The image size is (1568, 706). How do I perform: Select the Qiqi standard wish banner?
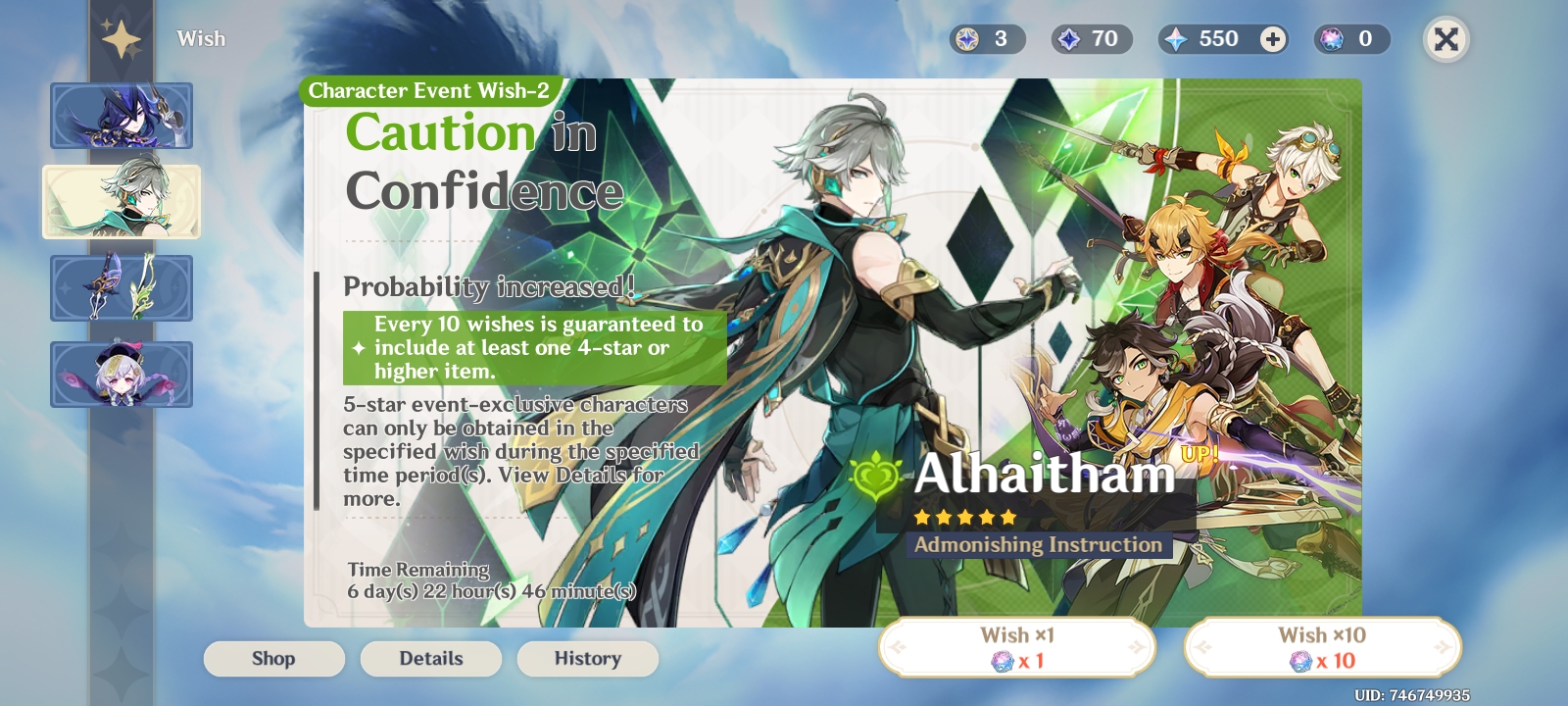[122, 375]
